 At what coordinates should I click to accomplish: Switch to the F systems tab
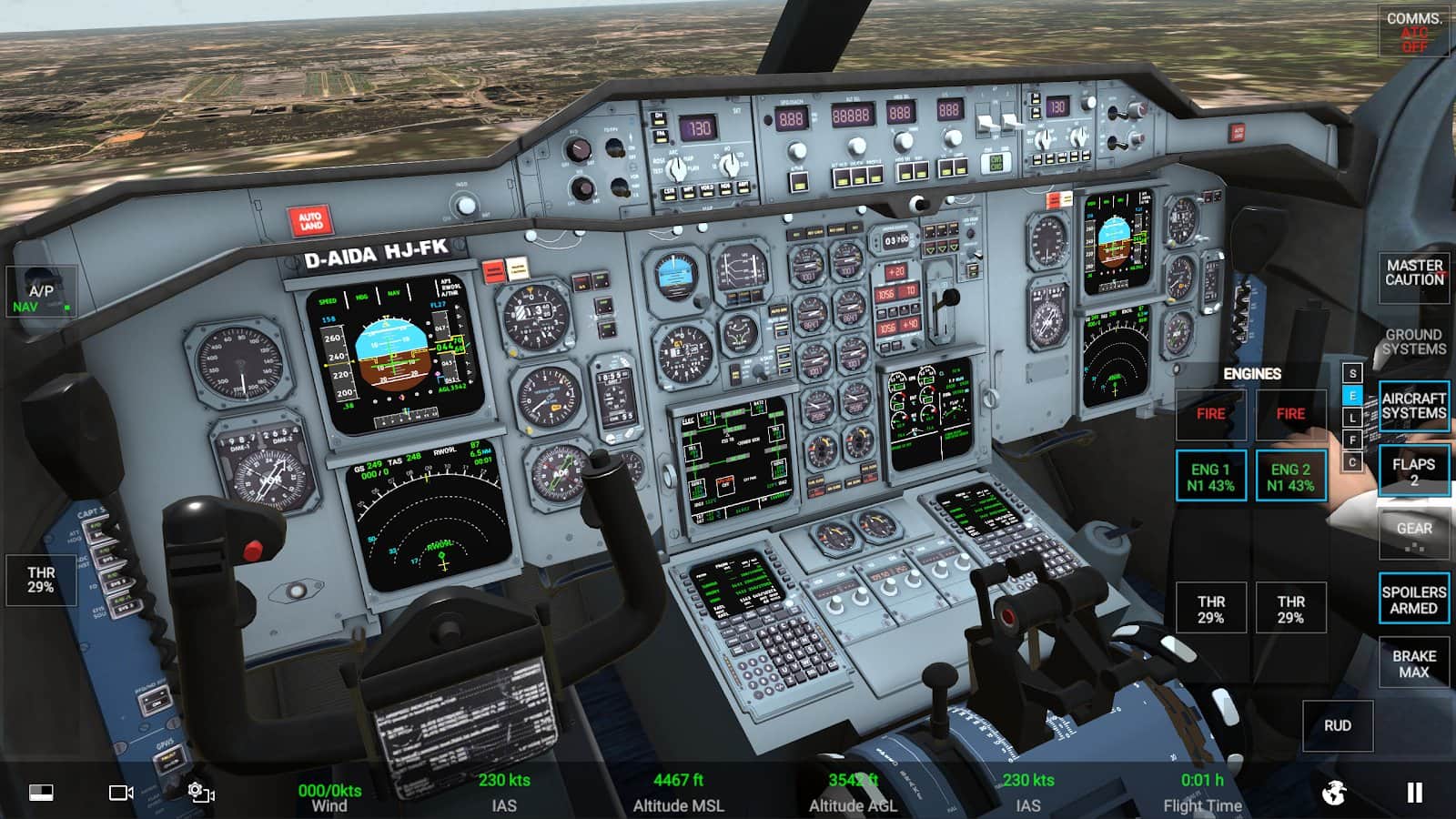[x=1352, y=440]
